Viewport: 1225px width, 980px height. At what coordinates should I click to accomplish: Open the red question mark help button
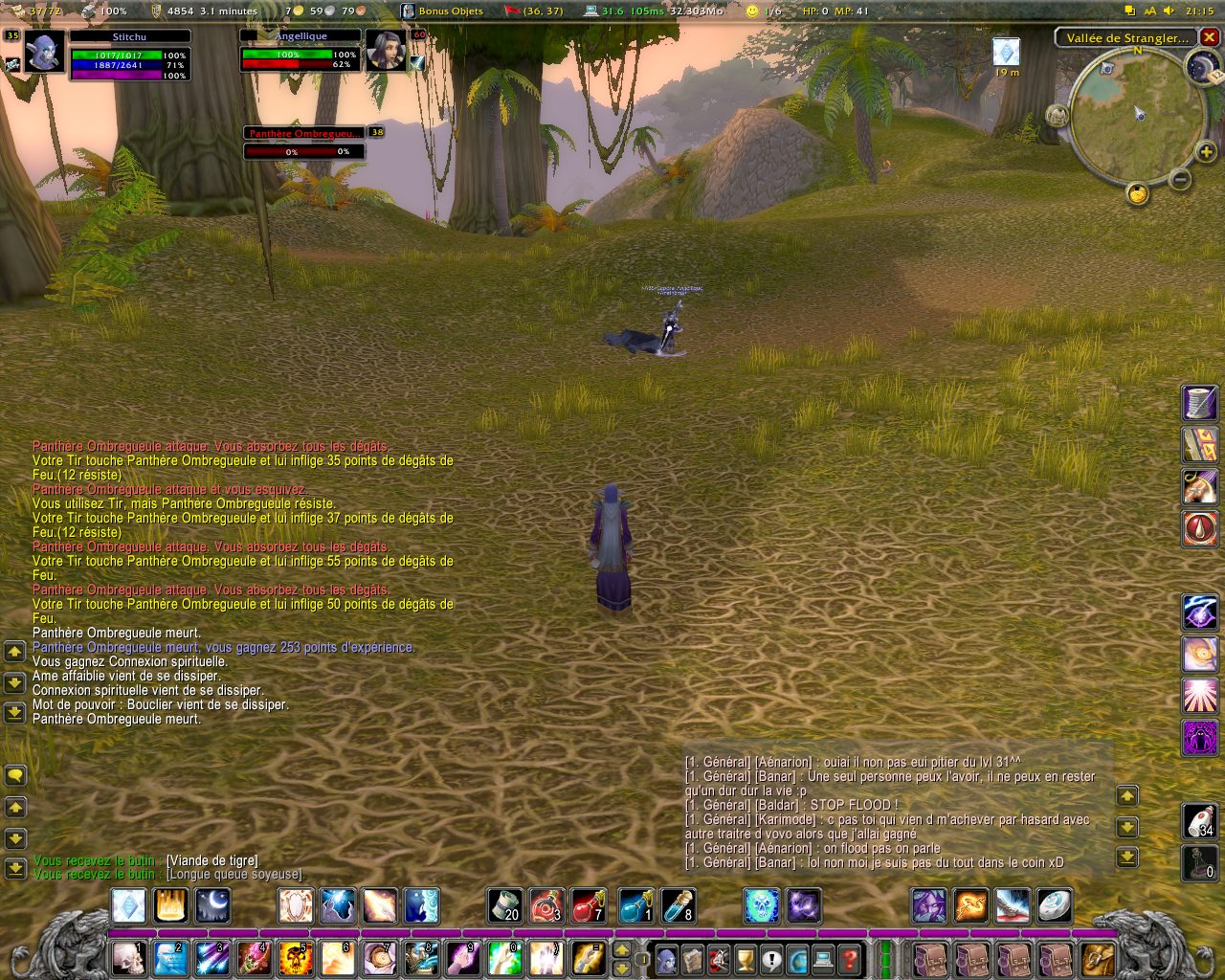[x=849, y=958]
